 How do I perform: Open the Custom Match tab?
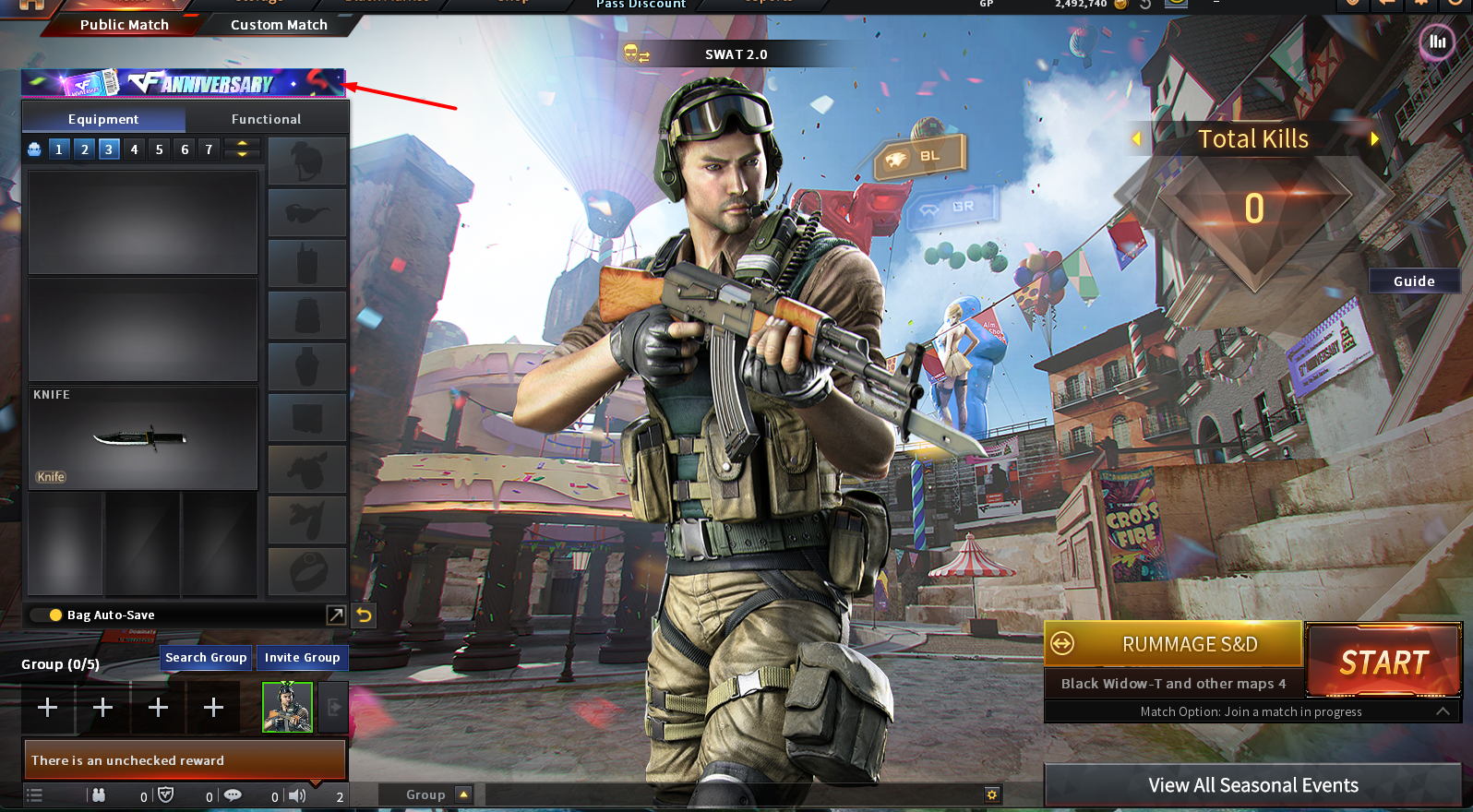[x=279, y=25]
